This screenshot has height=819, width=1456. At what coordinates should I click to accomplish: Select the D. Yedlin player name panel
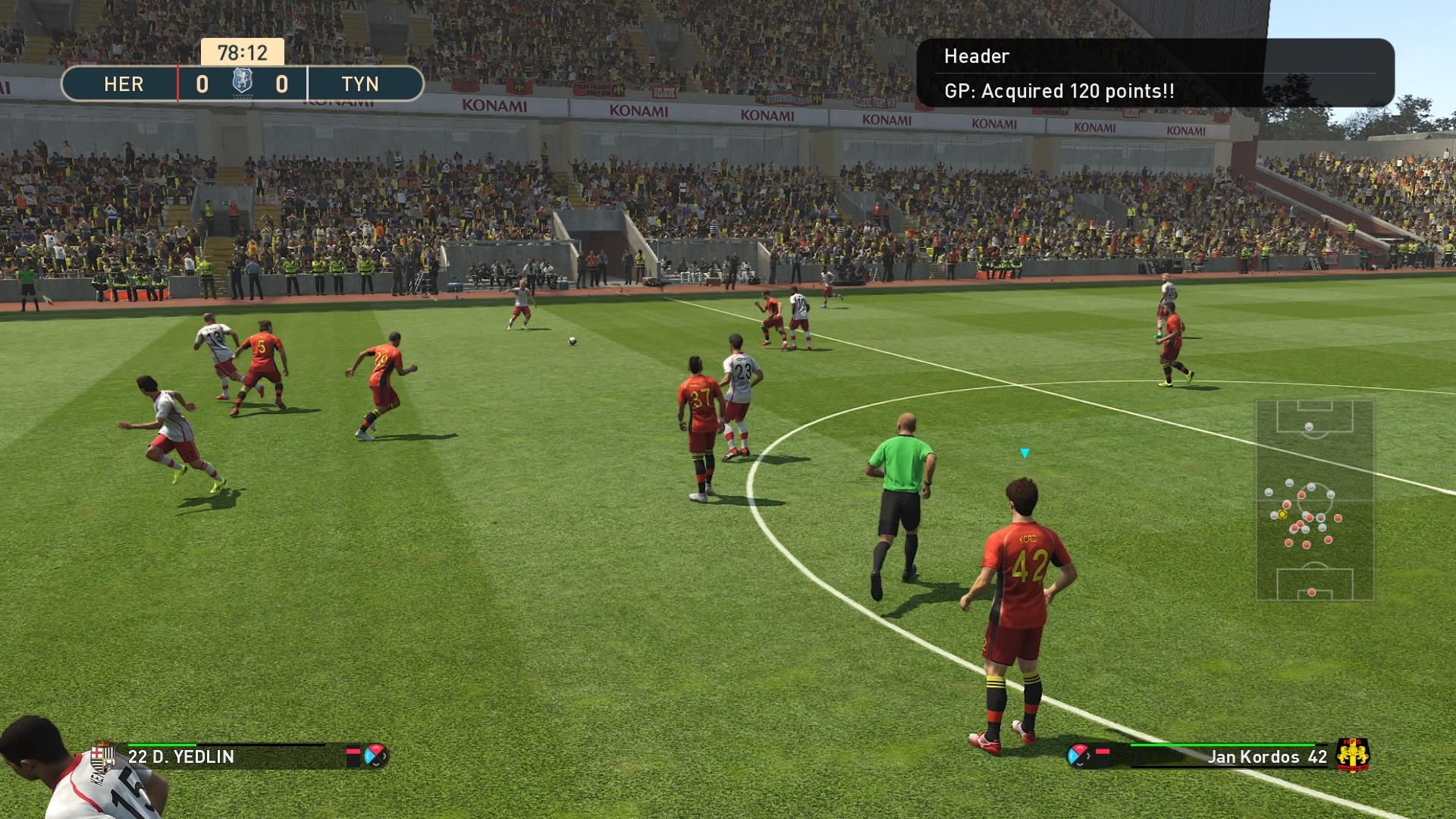point(227,756)
